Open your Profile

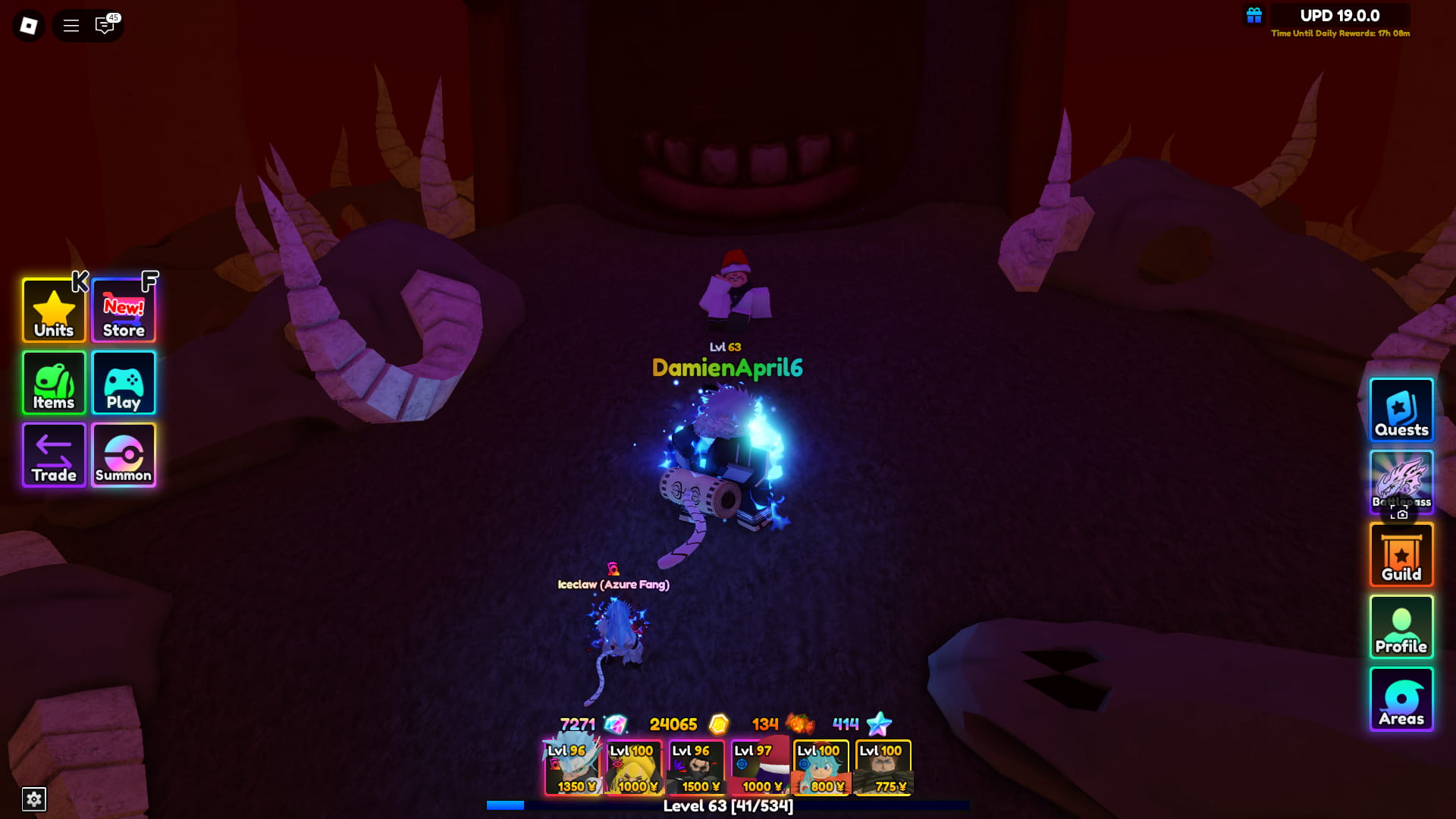click(1401, 627)
